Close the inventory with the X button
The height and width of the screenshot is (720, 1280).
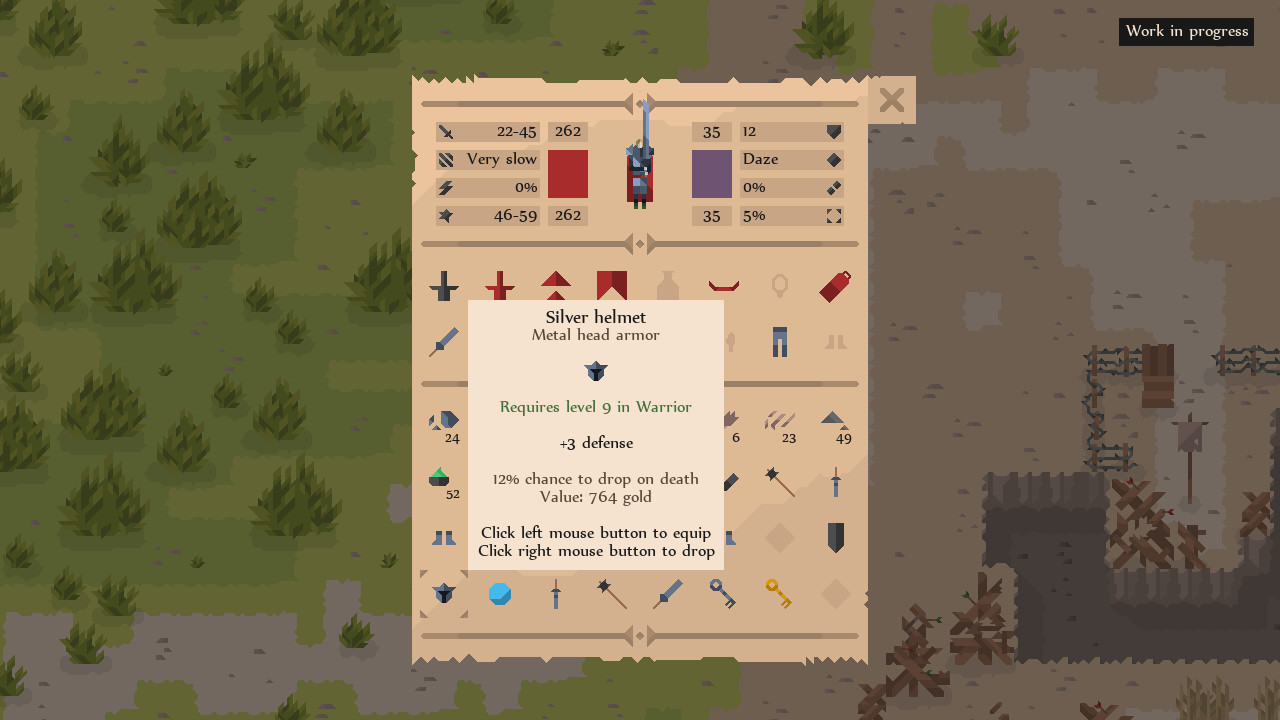click(891, 99)
